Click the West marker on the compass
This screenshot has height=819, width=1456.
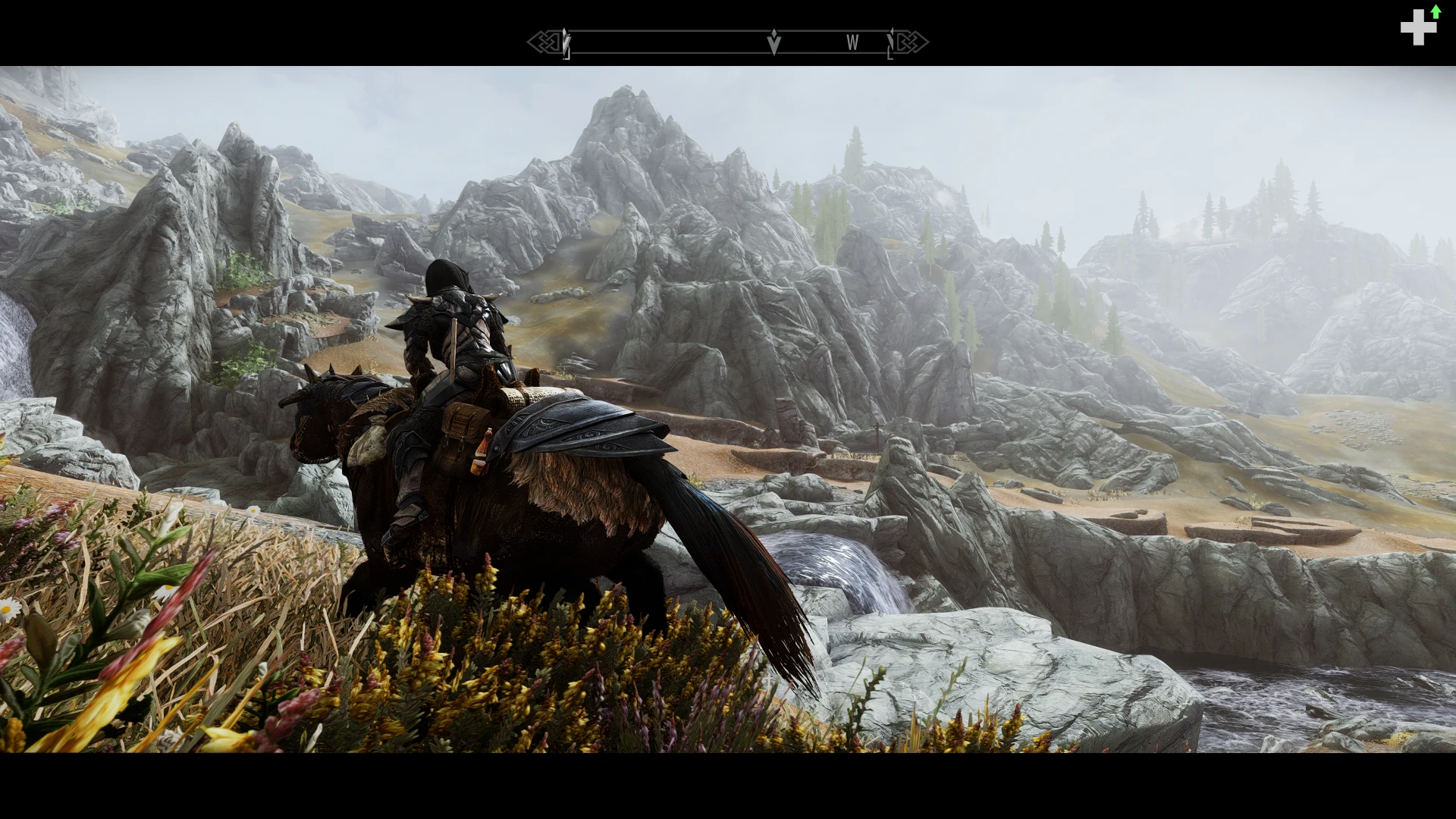[852, 43]
